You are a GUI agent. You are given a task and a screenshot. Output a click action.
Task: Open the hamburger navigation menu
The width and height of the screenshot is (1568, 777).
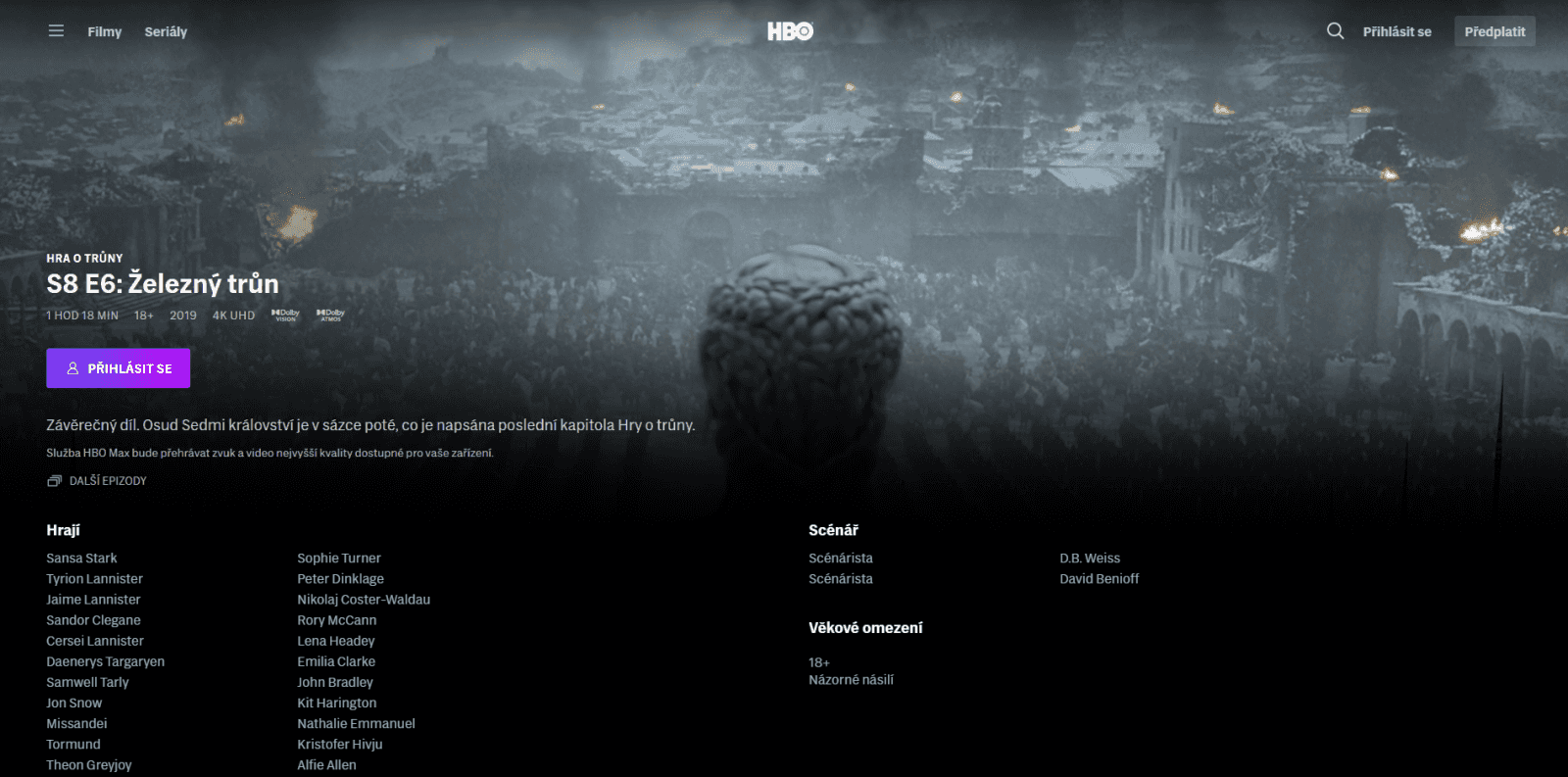click(55, 30)
